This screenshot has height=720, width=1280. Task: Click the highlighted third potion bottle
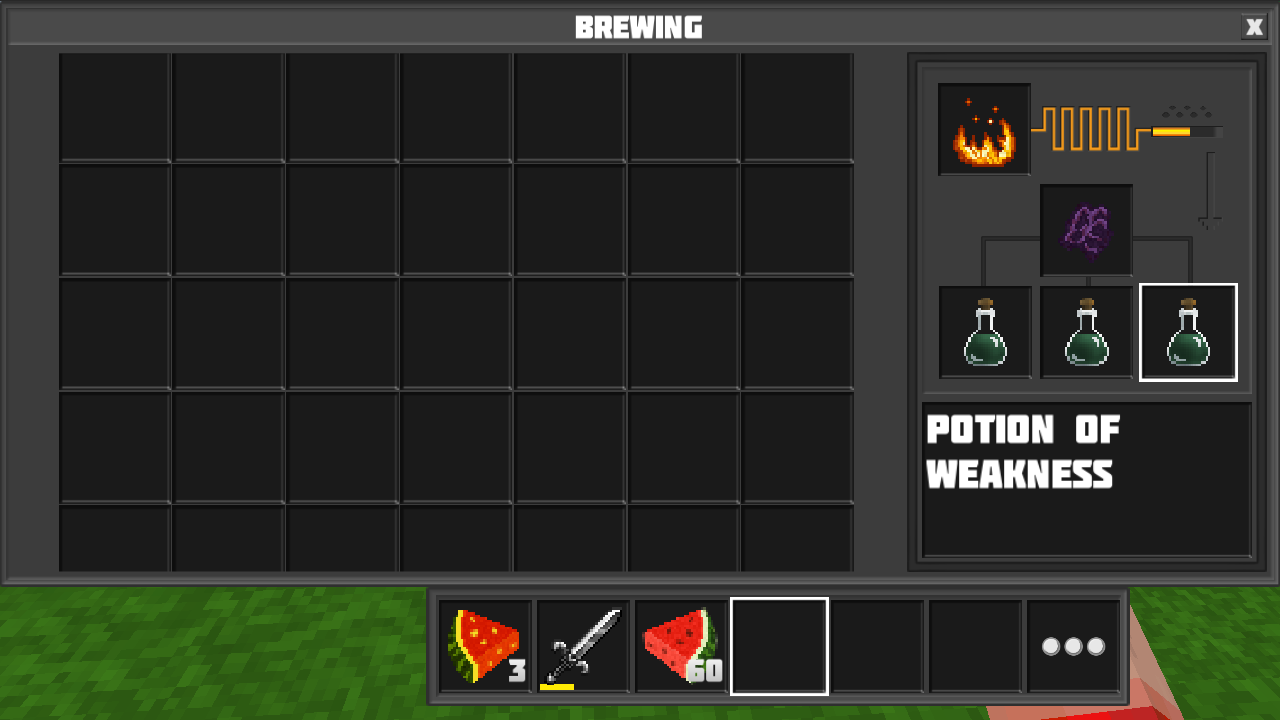click(x=1188, y=333)
